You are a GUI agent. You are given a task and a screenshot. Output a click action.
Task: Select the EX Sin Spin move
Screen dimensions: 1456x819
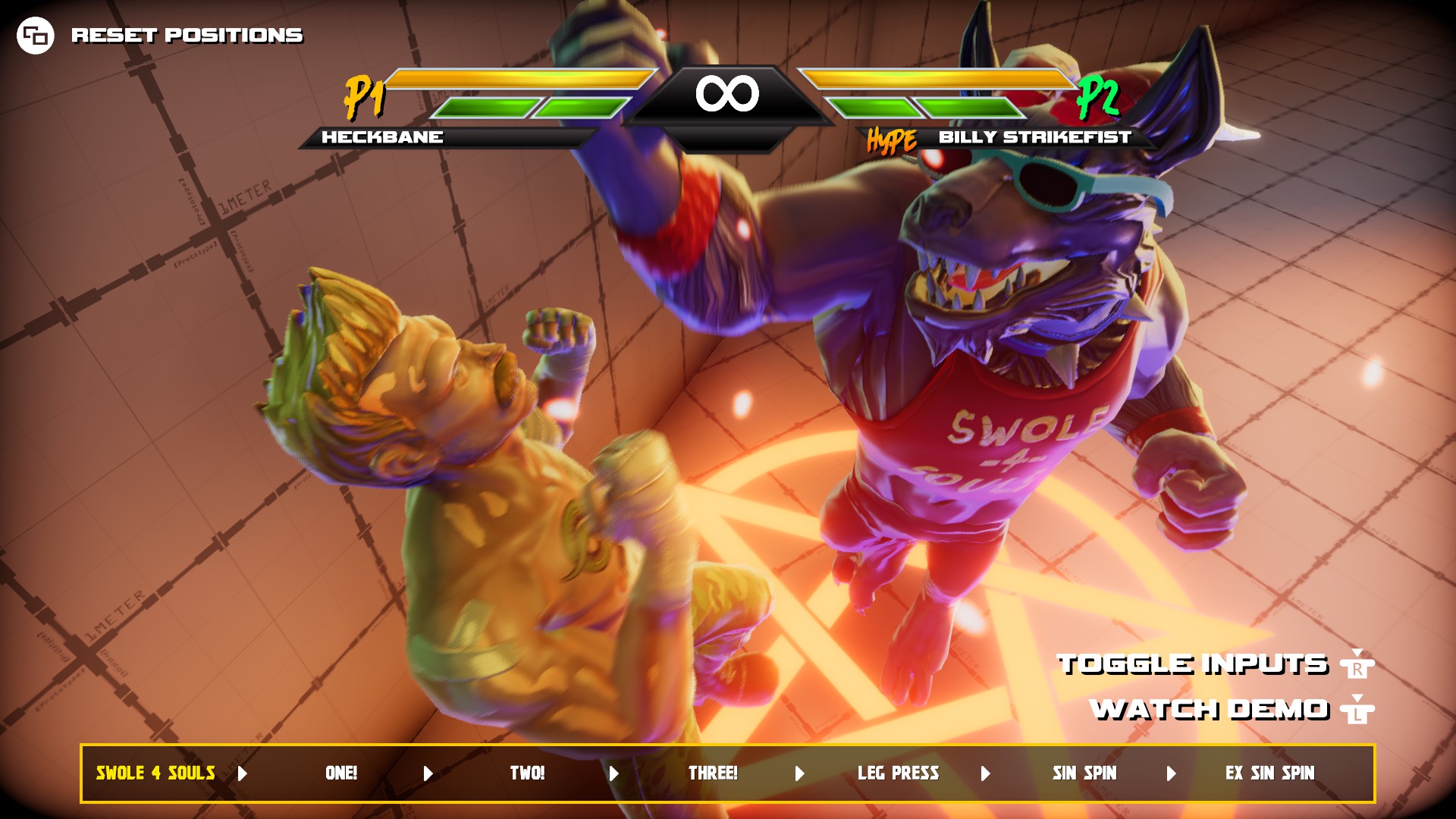click(1270, 773)
